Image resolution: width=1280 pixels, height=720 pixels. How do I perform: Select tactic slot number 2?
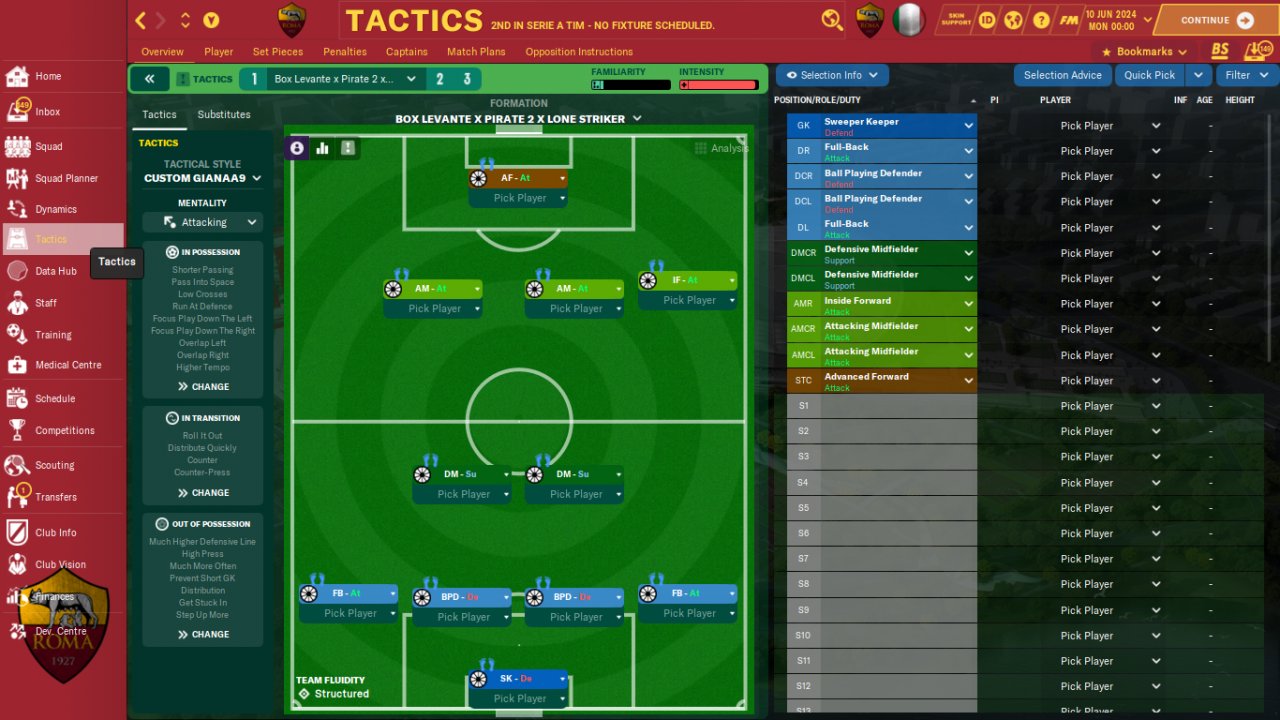coord(439,79)
